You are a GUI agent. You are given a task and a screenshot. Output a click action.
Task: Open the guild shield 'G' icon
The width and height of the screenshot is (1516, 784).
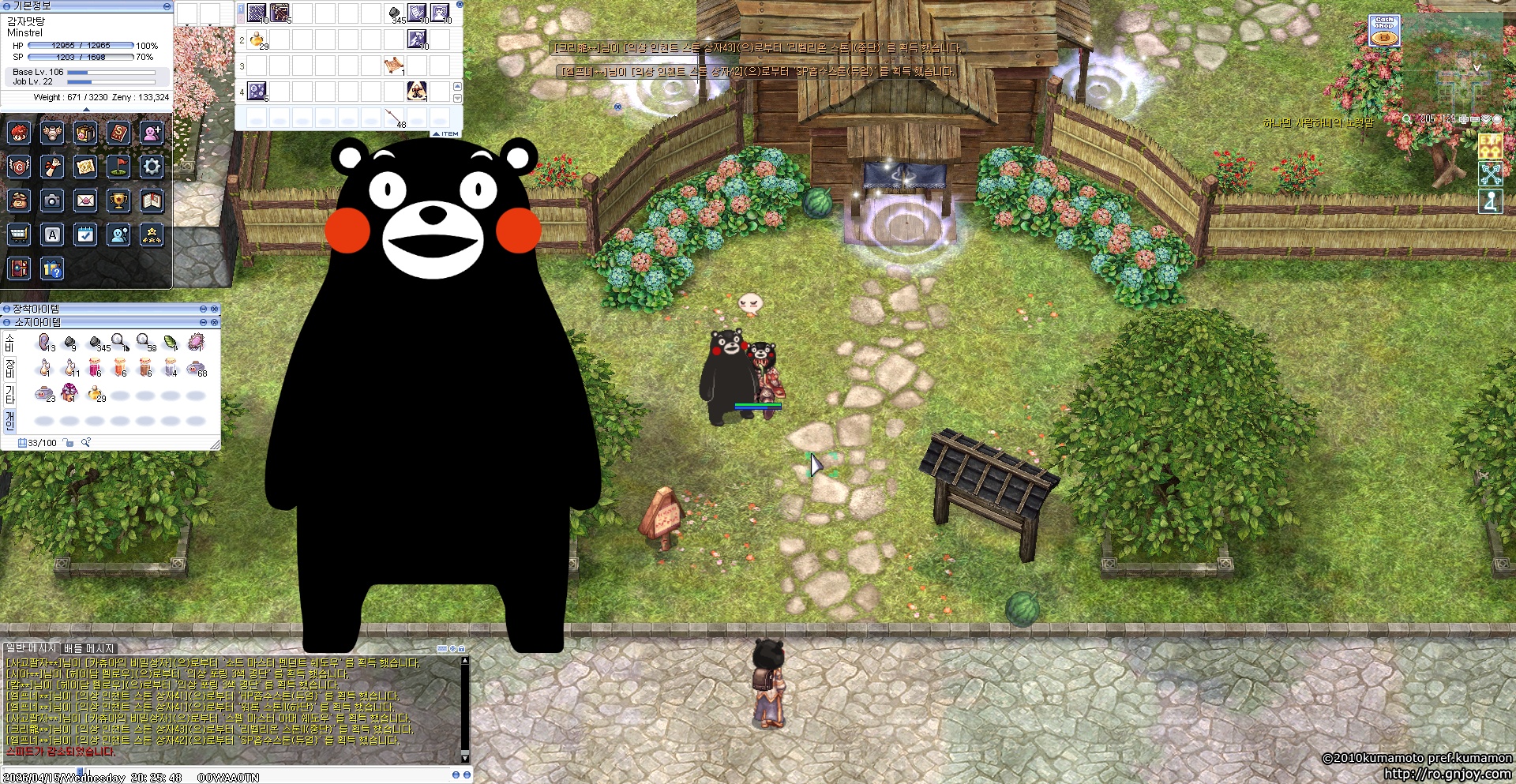19,167
